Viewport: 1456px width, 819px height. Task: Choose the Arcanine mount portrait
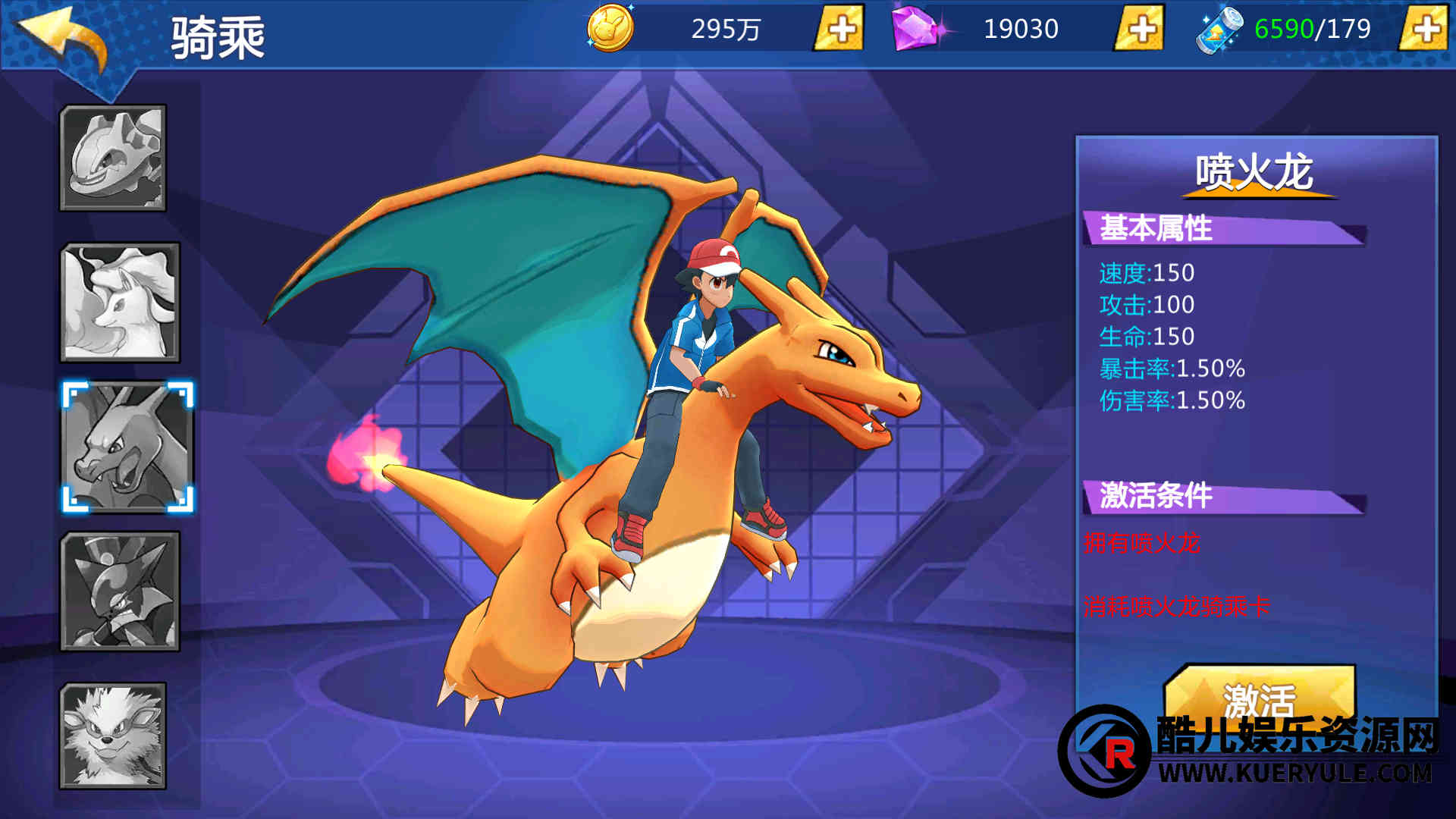click(114, 735)
